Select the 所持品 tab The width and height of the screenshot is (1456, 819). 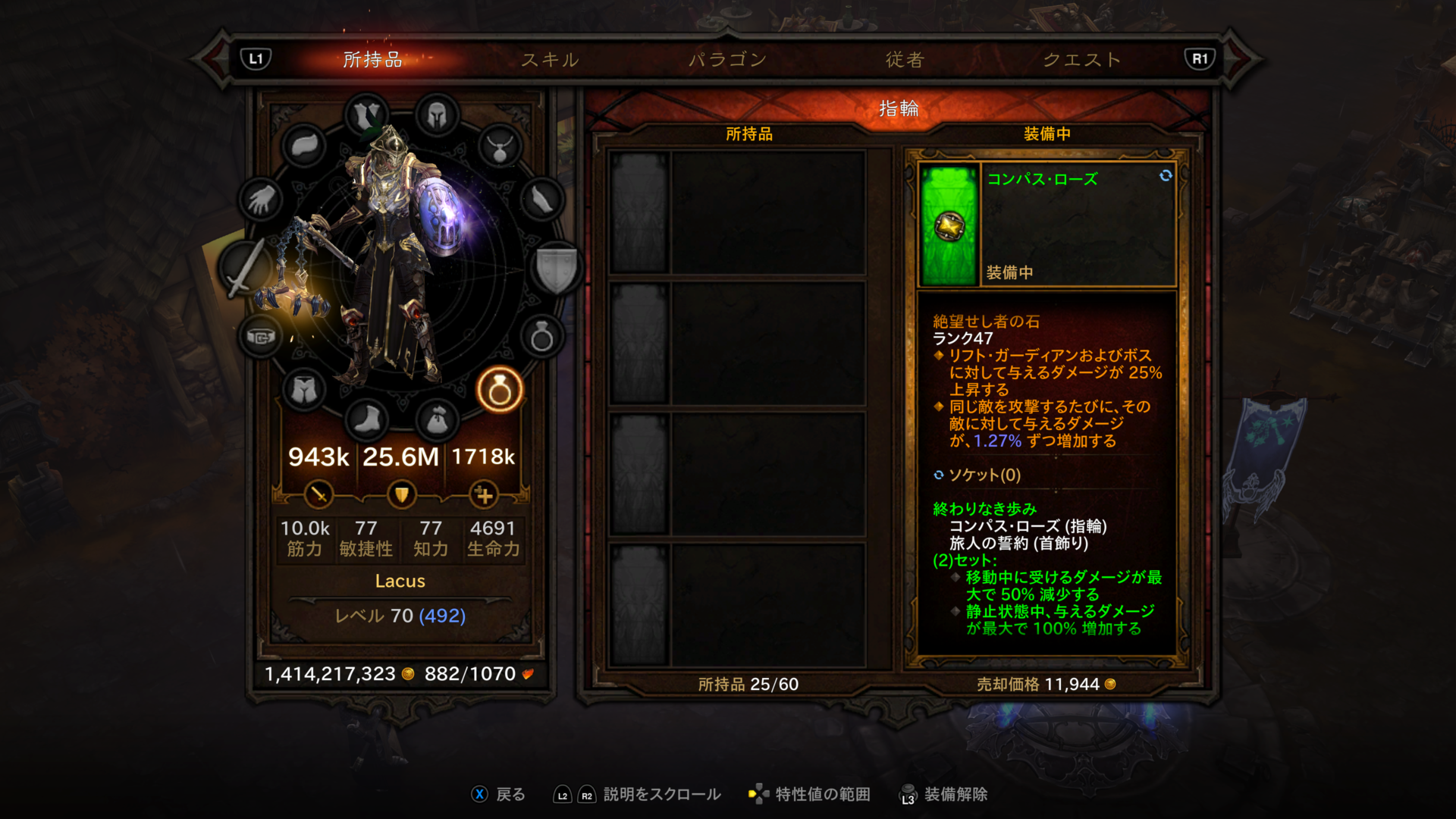click(372, 59)
